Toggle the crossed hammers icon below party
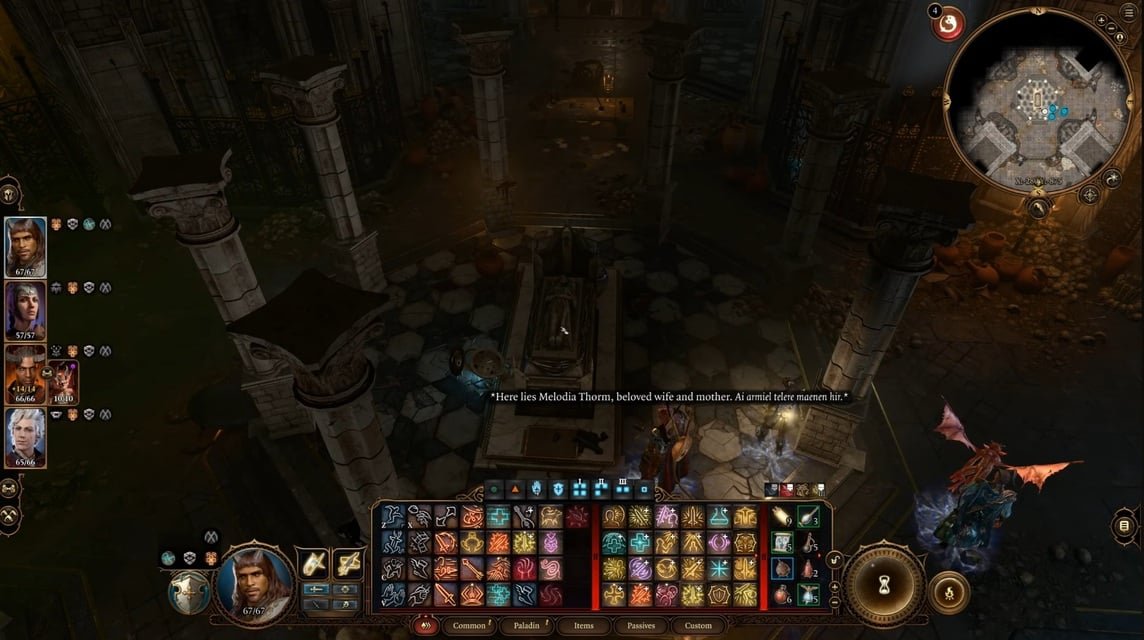The width and height of the screenshot is (1144, 640). click(x=11, y=516)
